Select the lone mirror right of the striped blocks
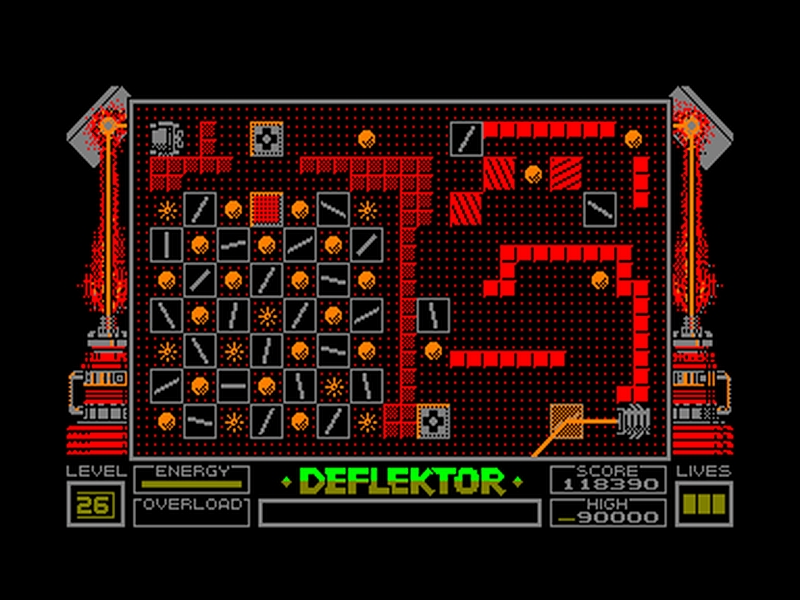The width and height of the screenshot is (800, 600). click(600, 207)
